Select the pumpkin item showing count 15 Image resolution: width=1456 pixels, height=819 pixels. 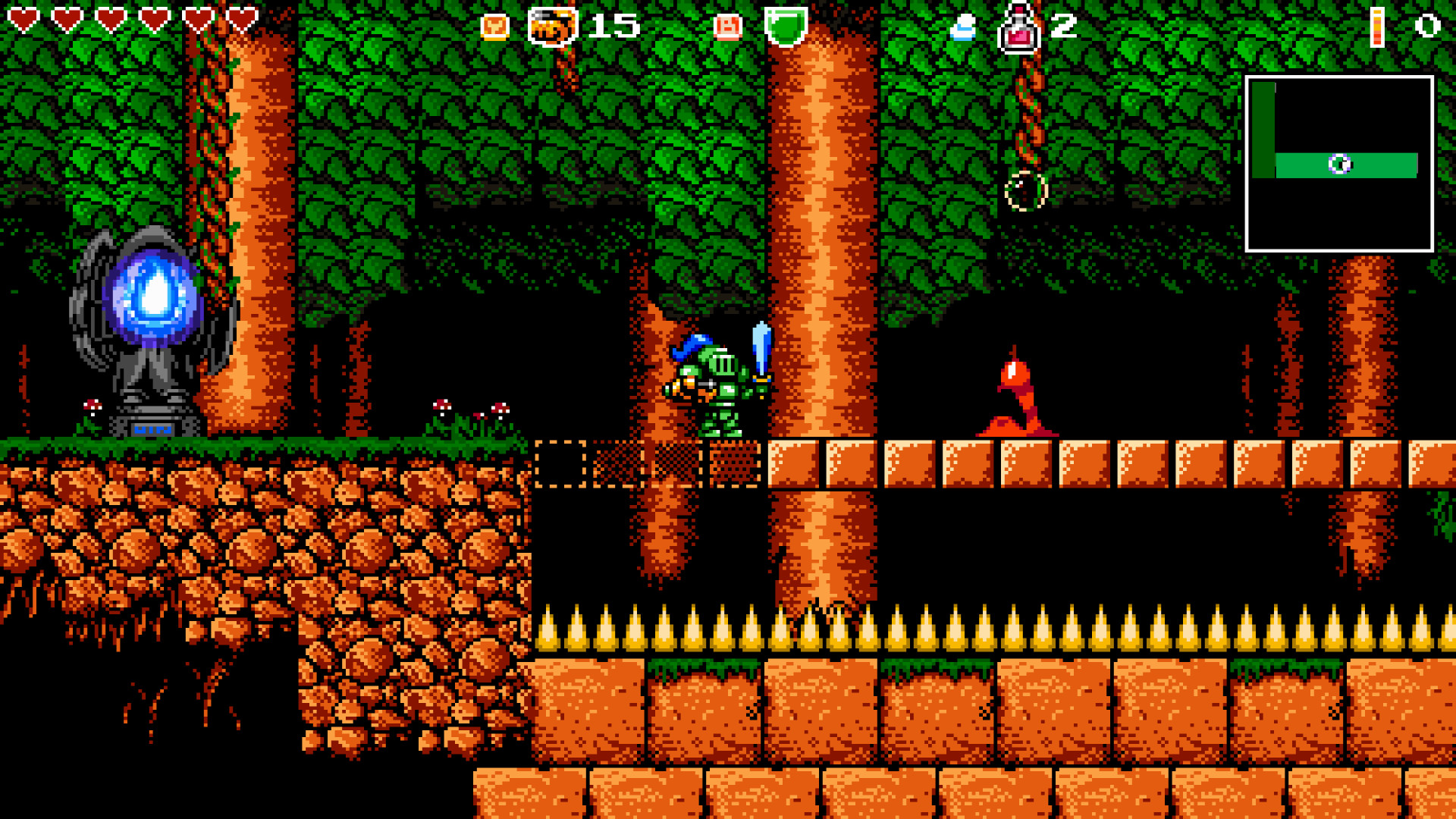tap(552, 25)
